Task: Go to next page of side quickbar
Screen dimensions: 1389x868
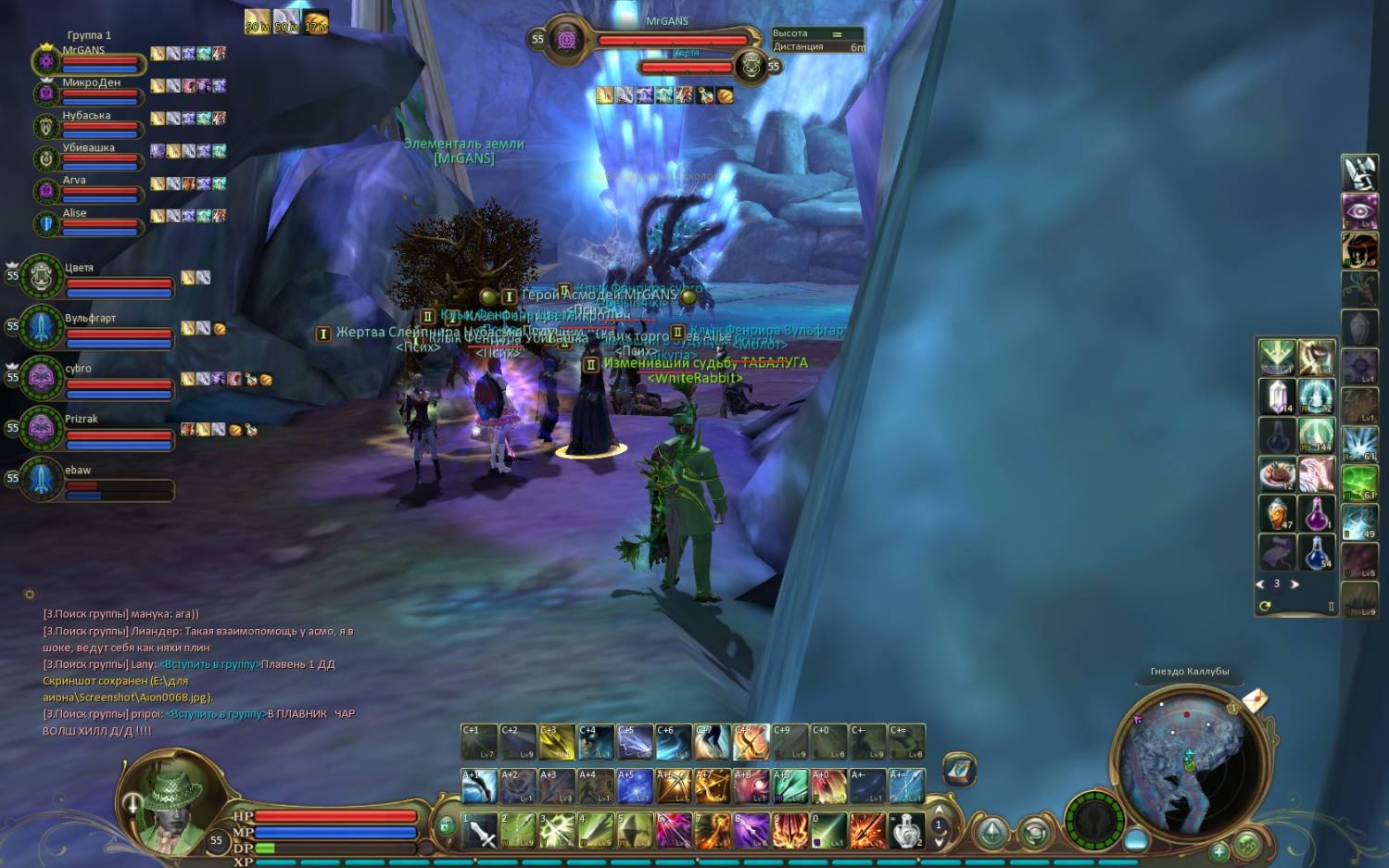Action: 1294,585
